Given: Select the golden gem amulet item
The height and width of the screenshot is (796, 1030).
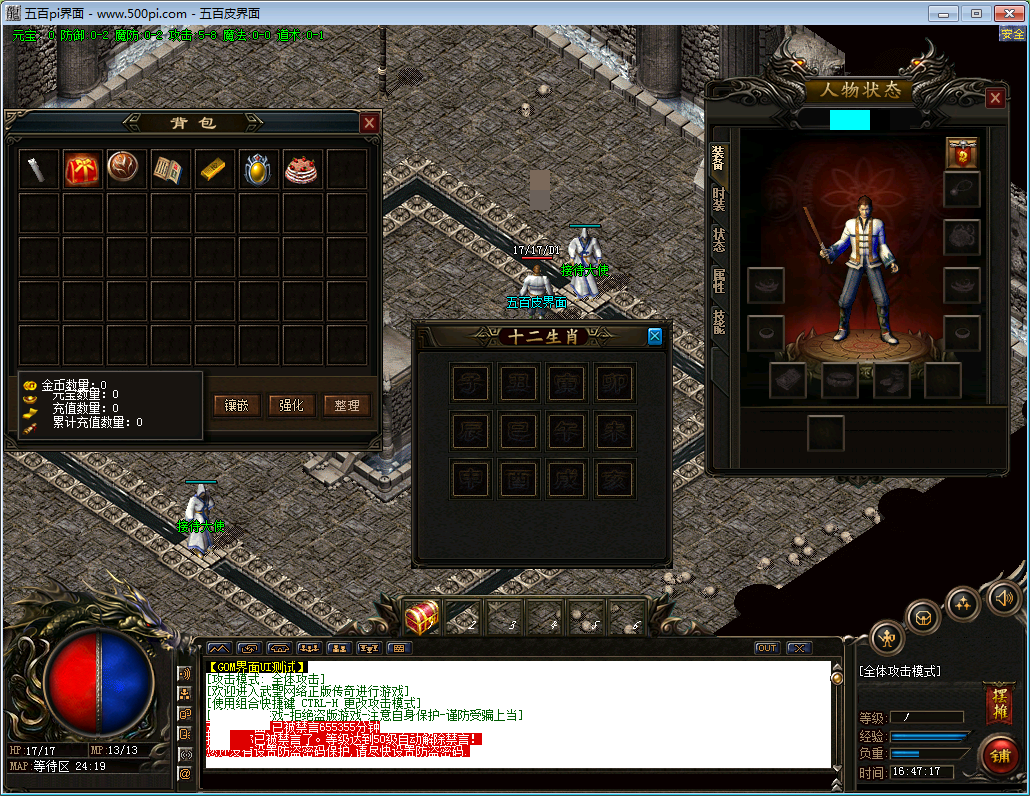Looking at the screenshot, I should tap(258, 169).
